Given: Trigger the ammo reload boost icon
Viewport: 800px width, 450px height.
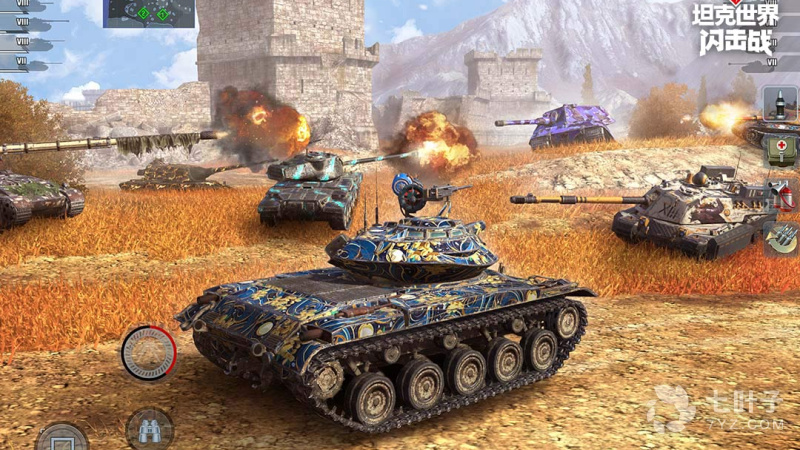Looking at the screenshot, I should click(x=779, y=238).
